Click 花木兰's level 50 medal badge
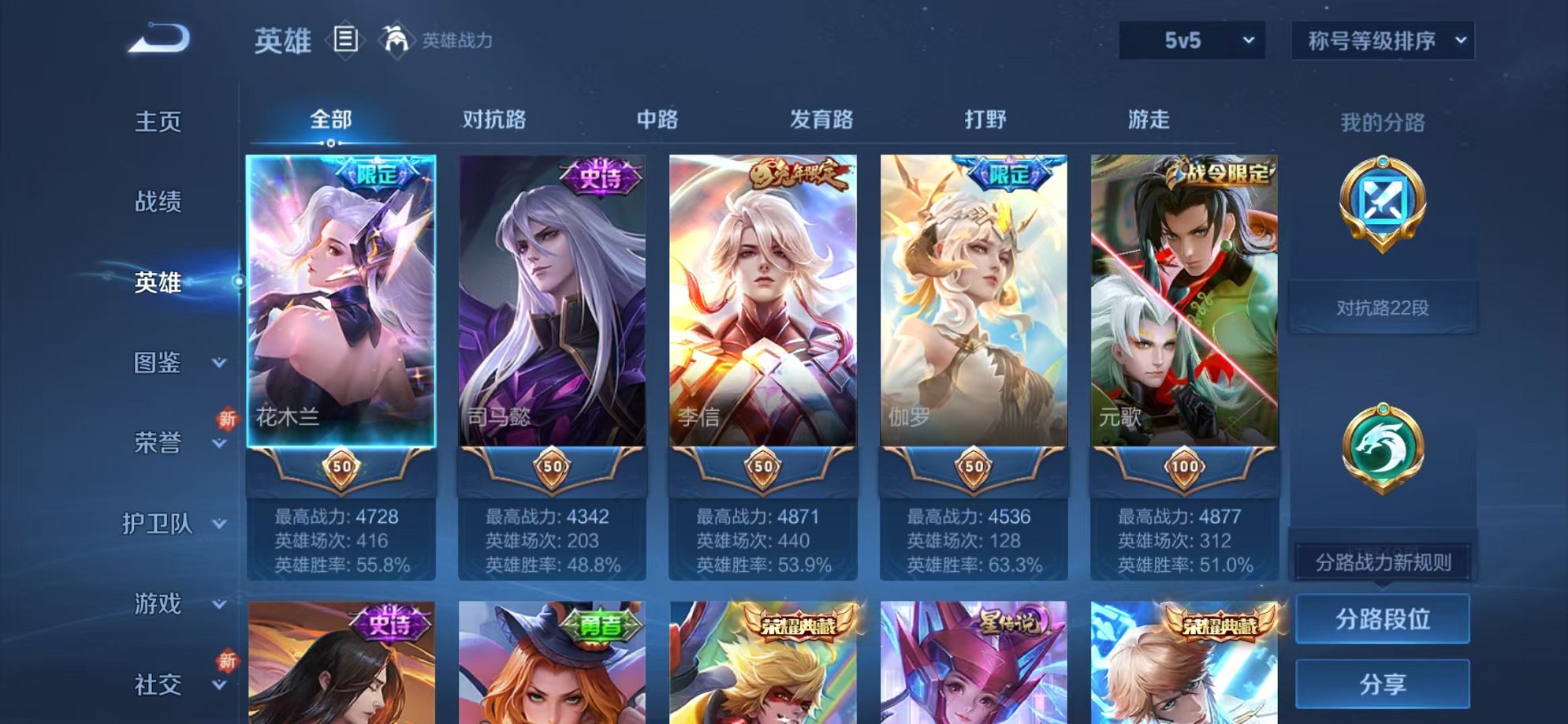This screenshot has width=1568, height=724. (x=341, y=468)
